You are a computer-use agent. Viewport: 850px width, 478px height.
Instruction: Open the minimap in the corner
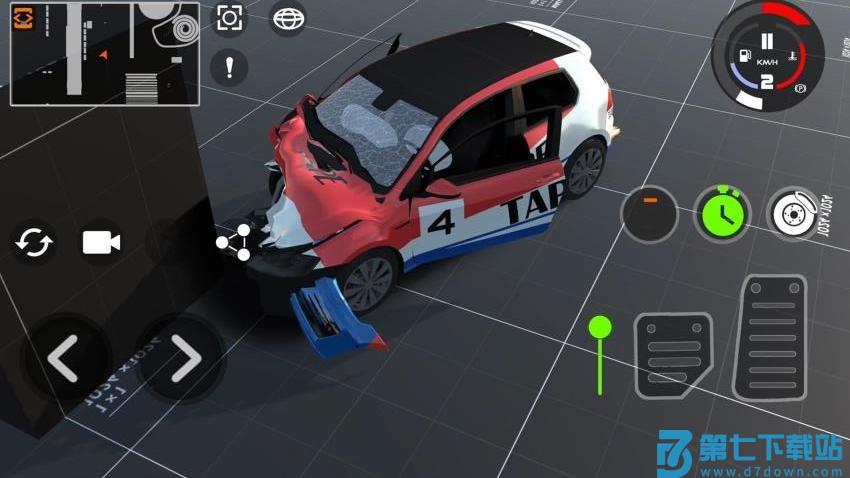[105, 52]
